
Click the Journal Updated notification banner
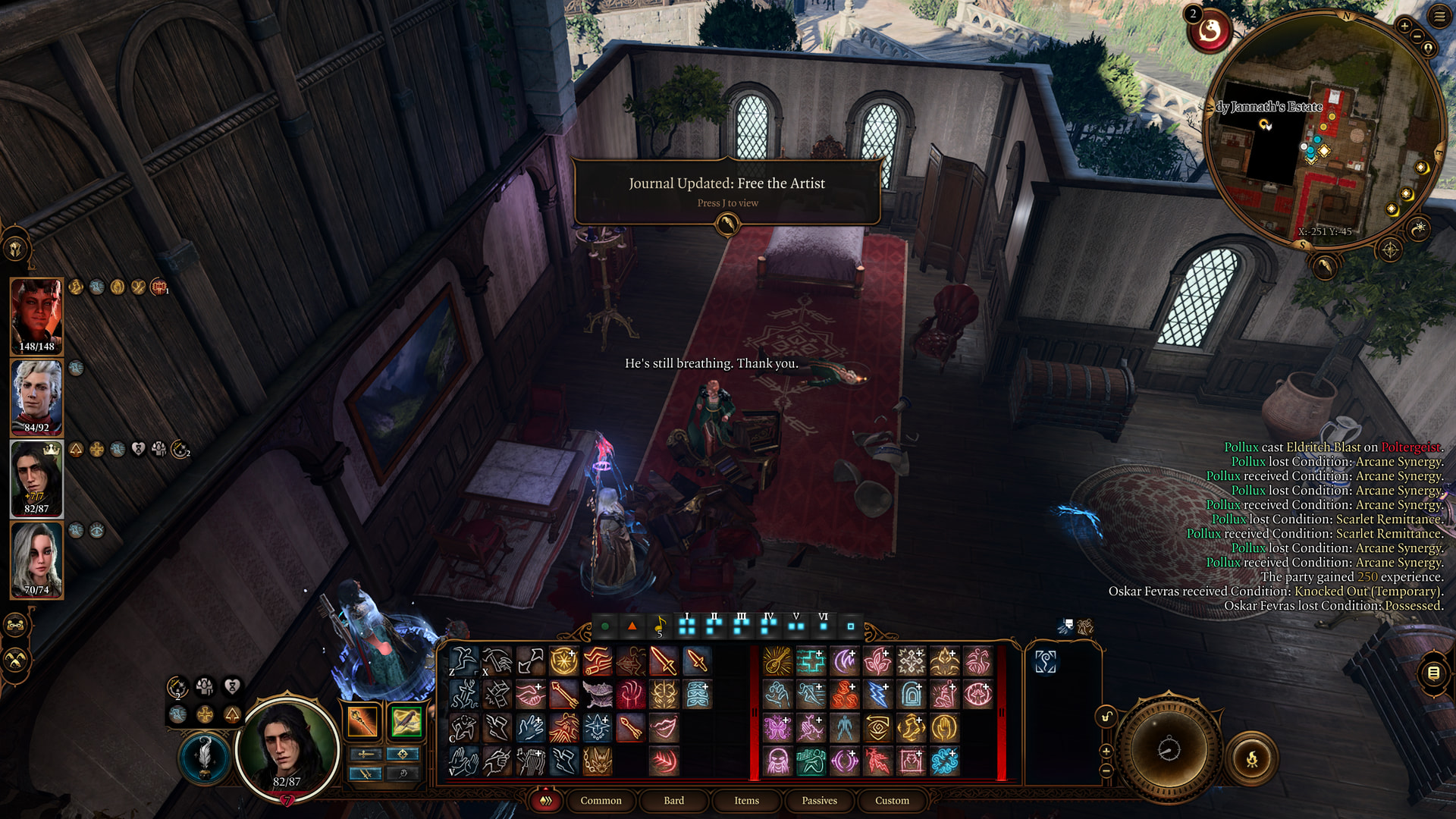(726, 191)
